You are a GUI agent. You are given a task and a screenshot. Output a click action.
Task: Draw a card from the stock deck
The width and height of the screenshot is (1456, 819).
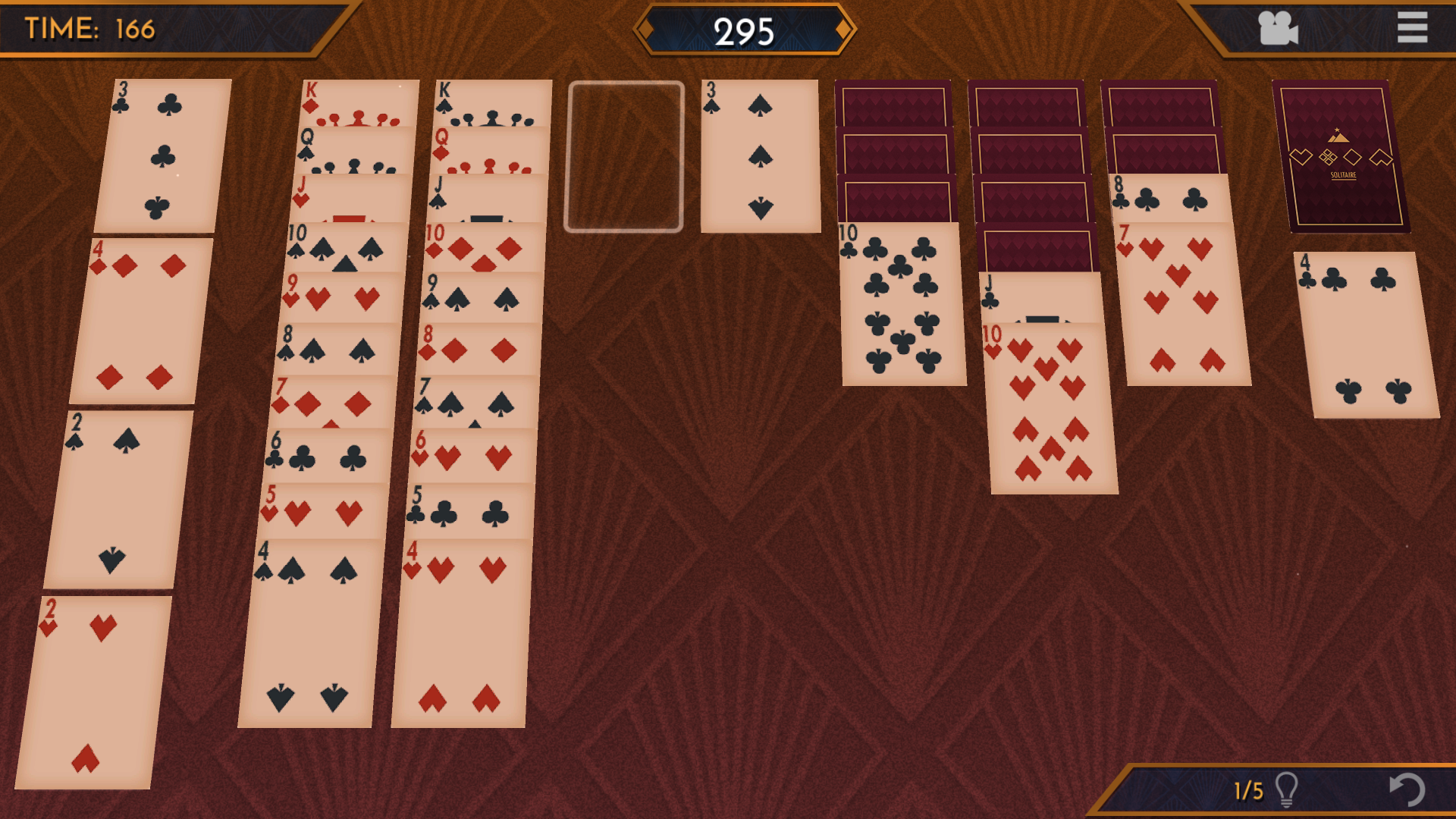click(x=1340, y=155)
